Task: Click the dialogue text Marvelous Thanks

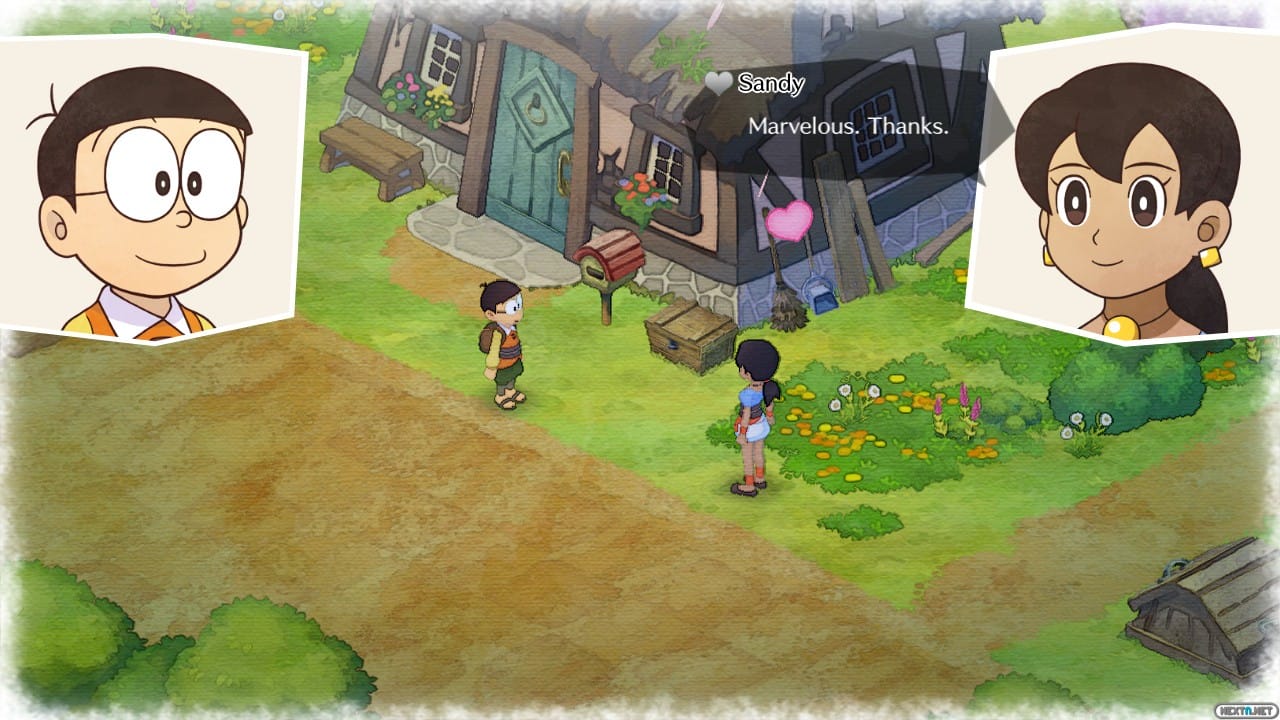Action: click(849, 128)
